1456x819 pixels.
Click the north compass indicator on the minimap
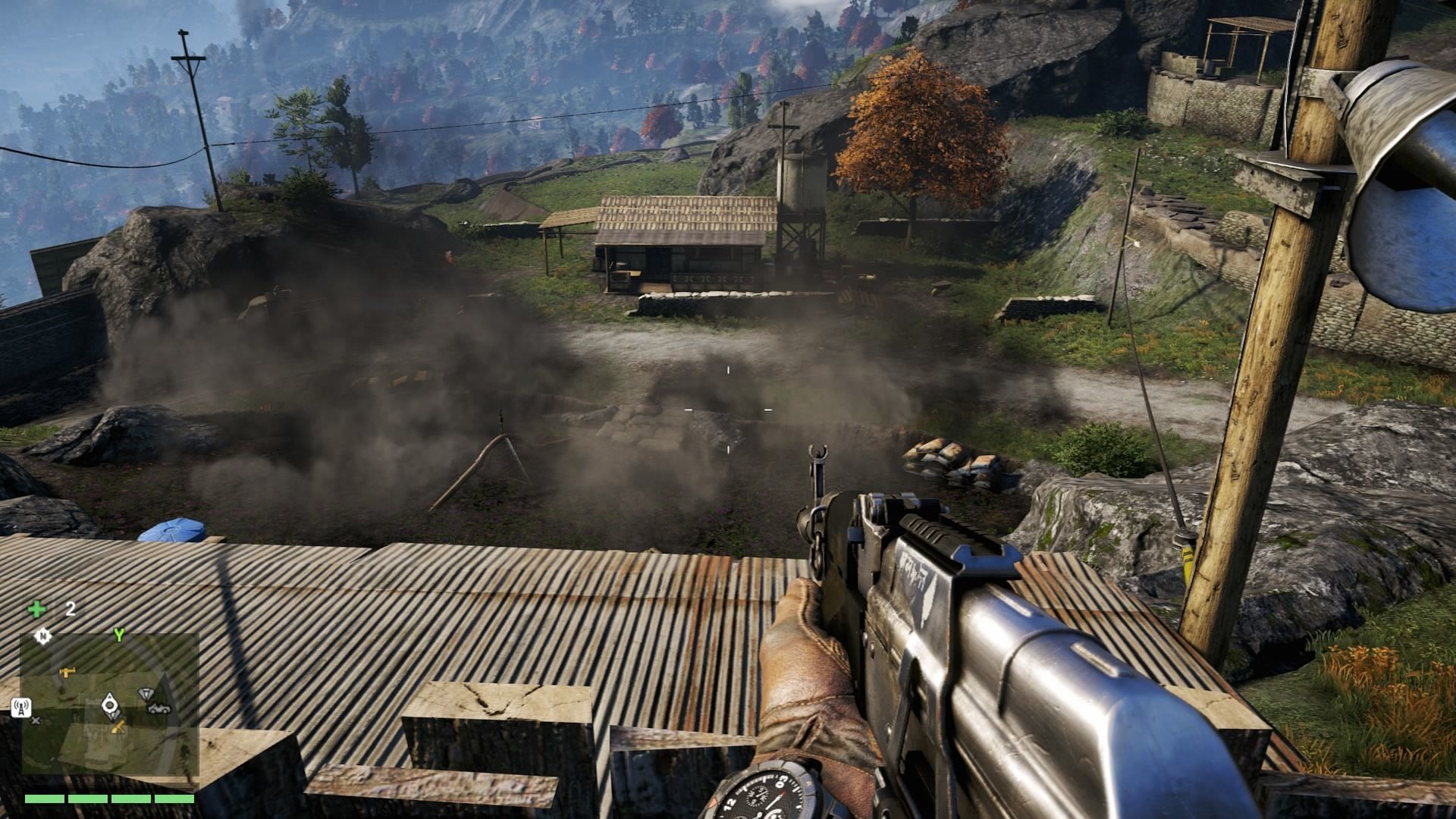[x=44, y=637]
